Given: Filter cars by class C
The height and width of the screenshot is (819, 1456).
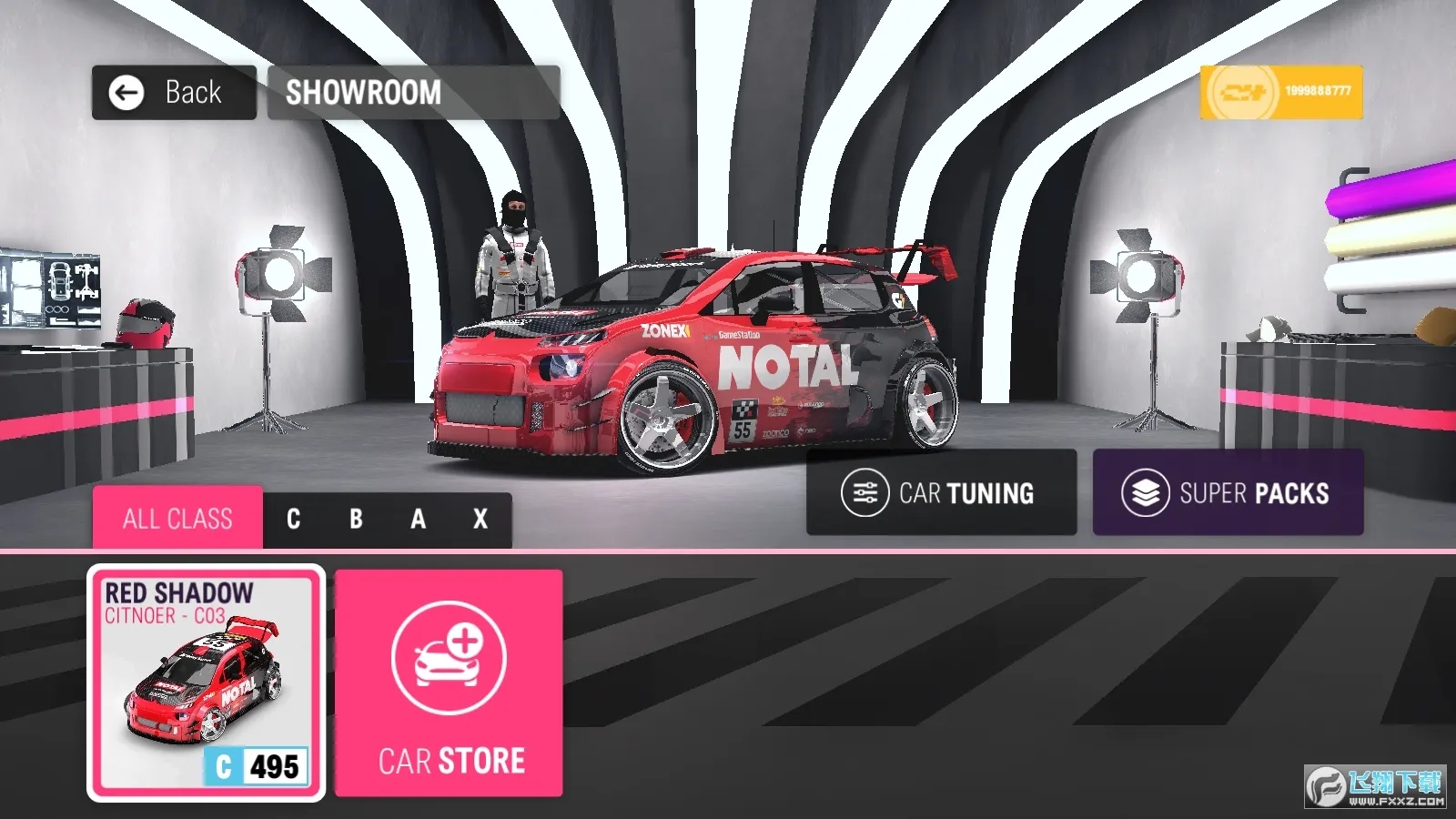Looking at the screenshot, I should 293,520.
